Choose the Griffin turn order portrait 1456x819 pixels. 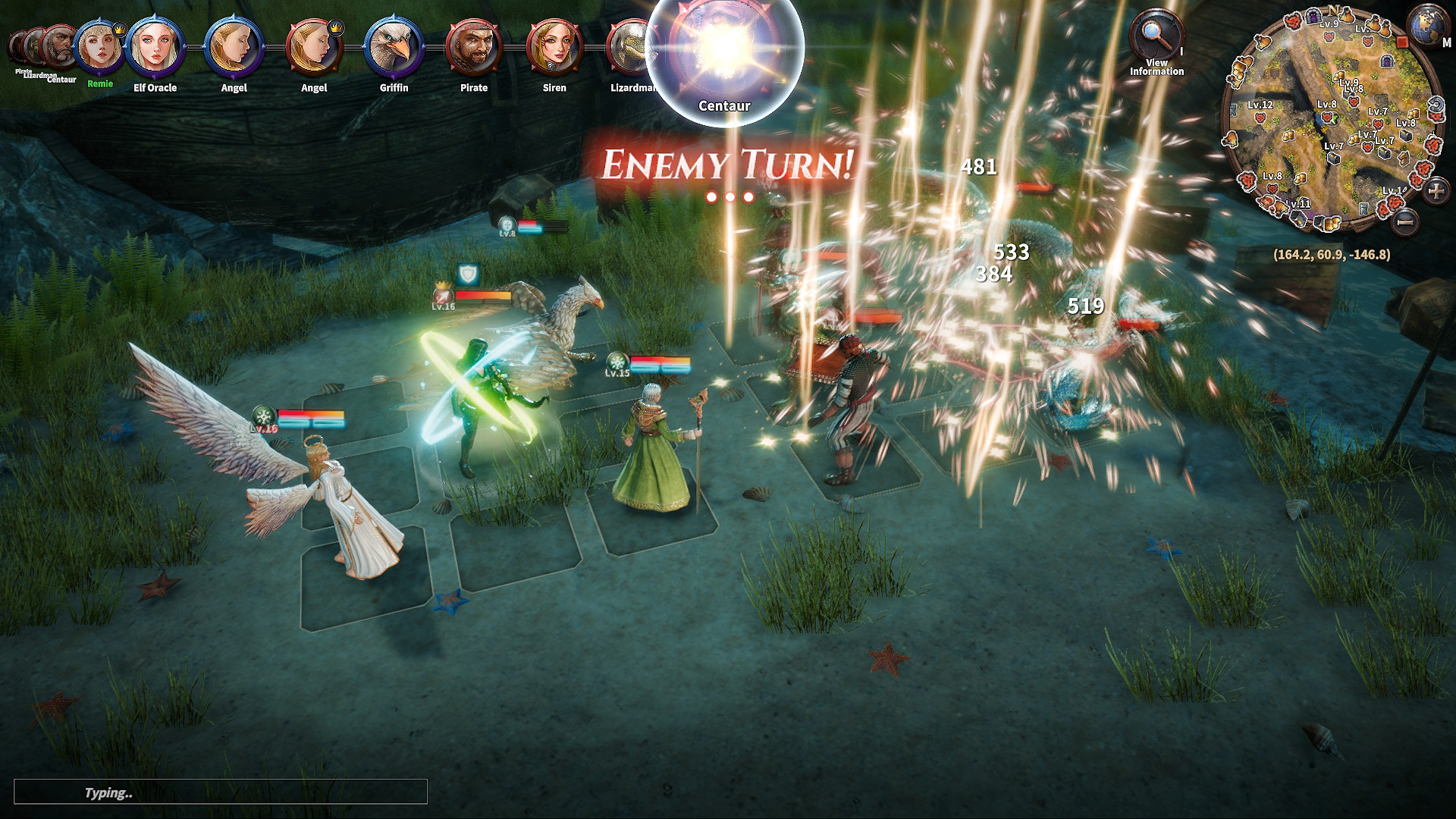pyautogui.click(x=394, y=47)
